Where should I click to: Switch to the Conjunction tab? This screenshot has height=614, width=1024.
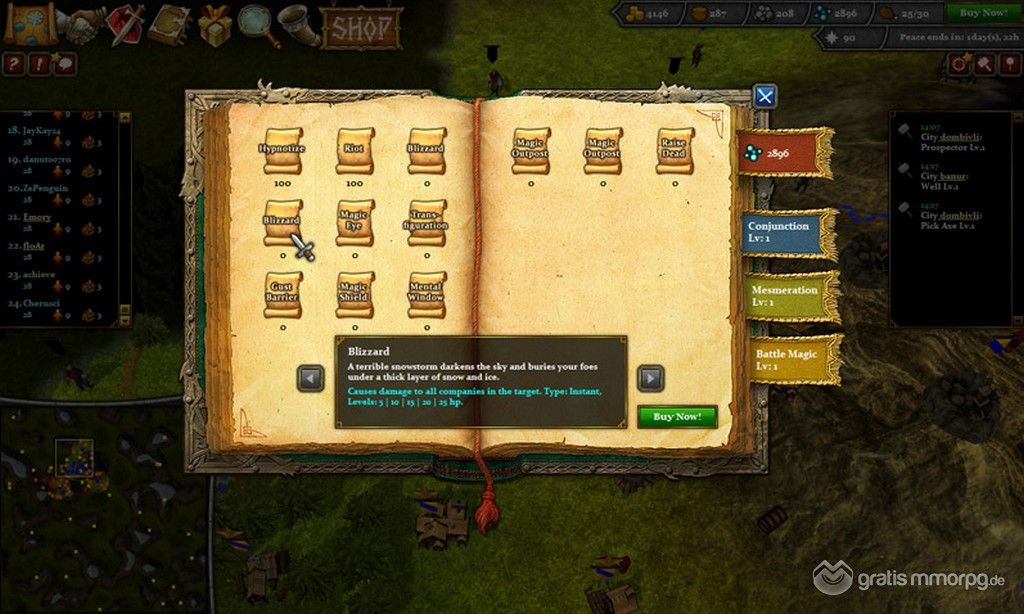click(x=786, y=232)
